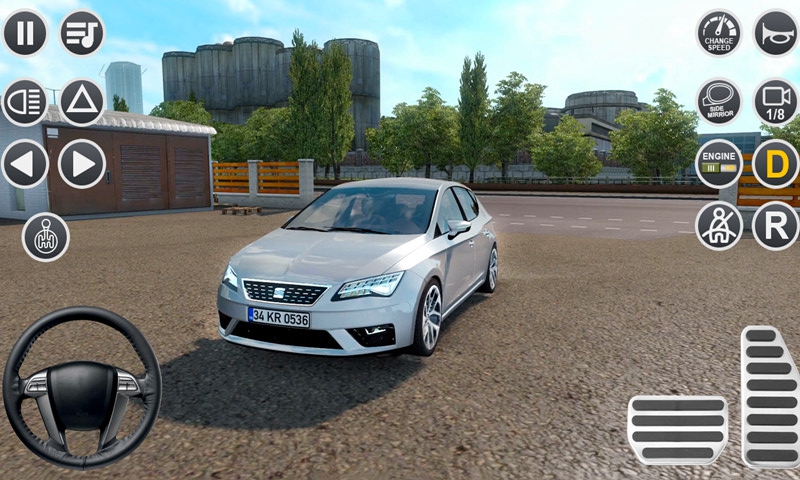Step on the wide brake pedal
Viewport: 800px width, 480px height.
(677, 430)
